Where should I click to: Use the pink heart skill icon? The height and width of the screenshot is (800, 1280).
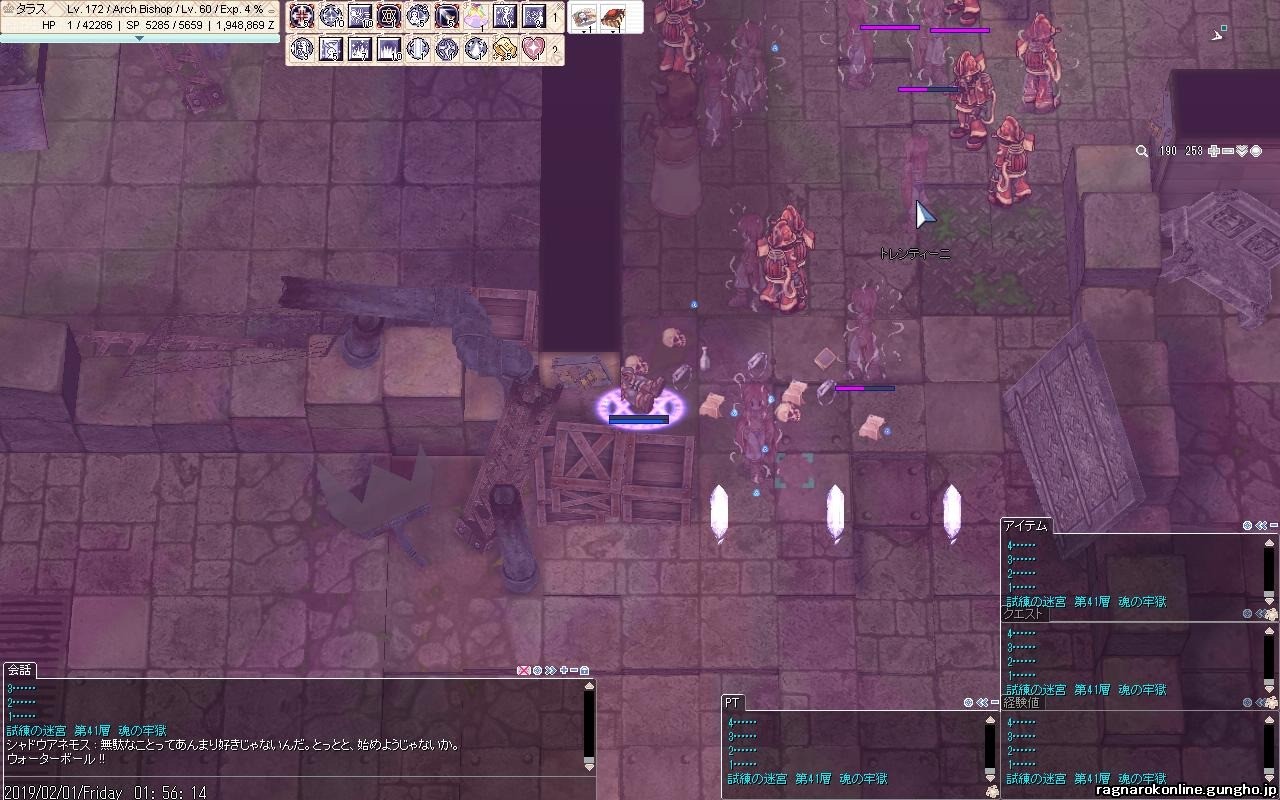[x=534, y=48]
